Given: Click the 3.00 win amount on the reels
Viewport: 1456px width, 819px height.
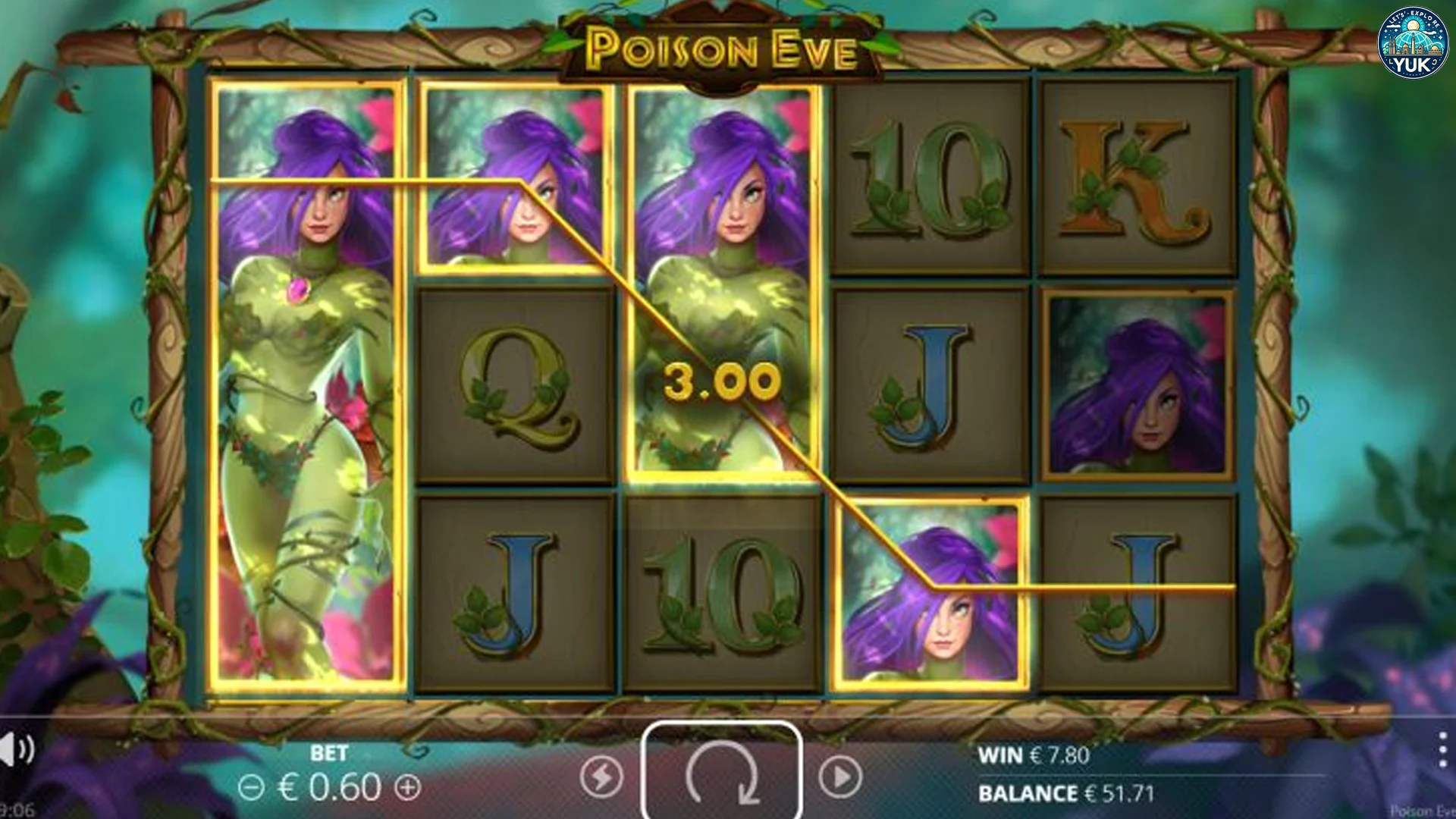Looking at the screenshot, I should coord(721,383).
